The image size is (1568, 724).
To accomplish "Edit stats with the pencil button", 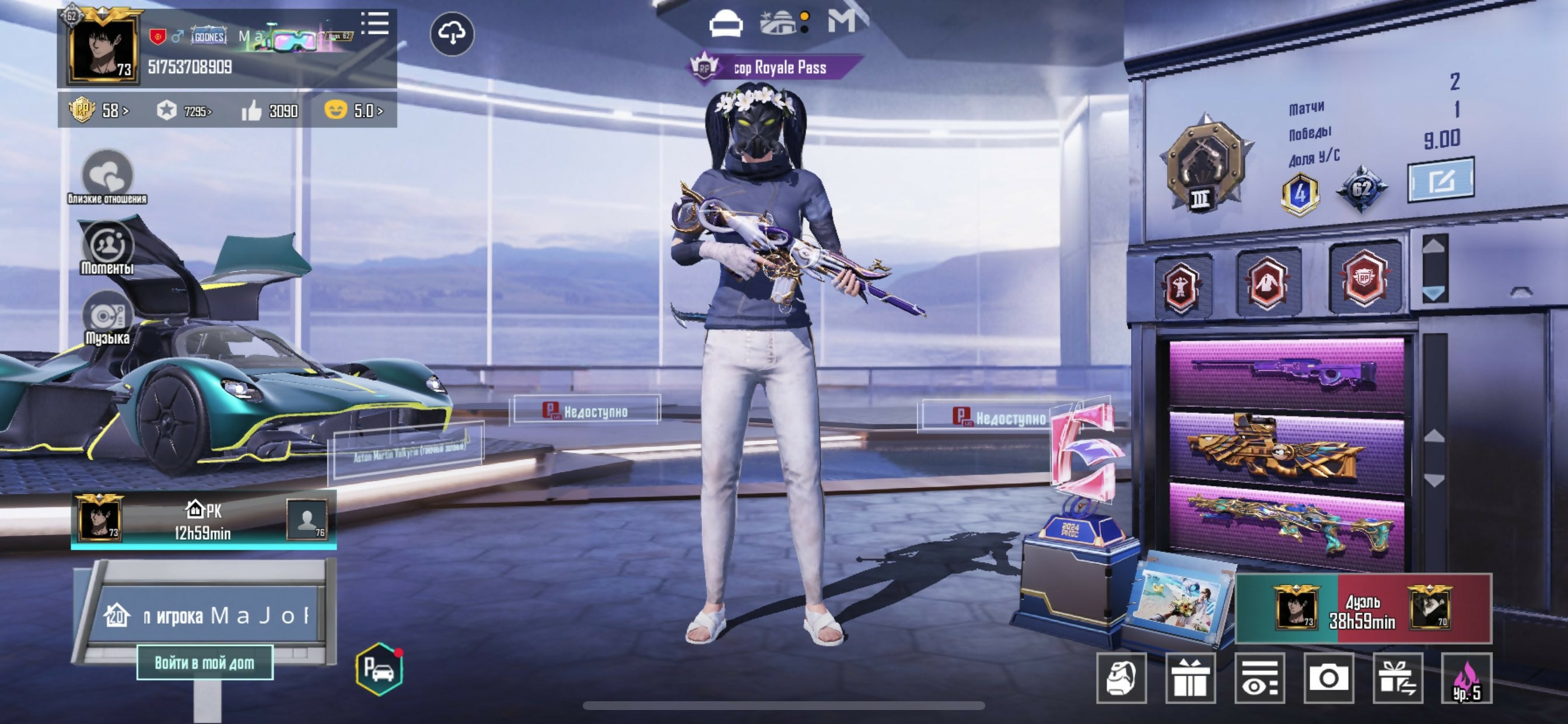I will click(x=1440, y=180).
